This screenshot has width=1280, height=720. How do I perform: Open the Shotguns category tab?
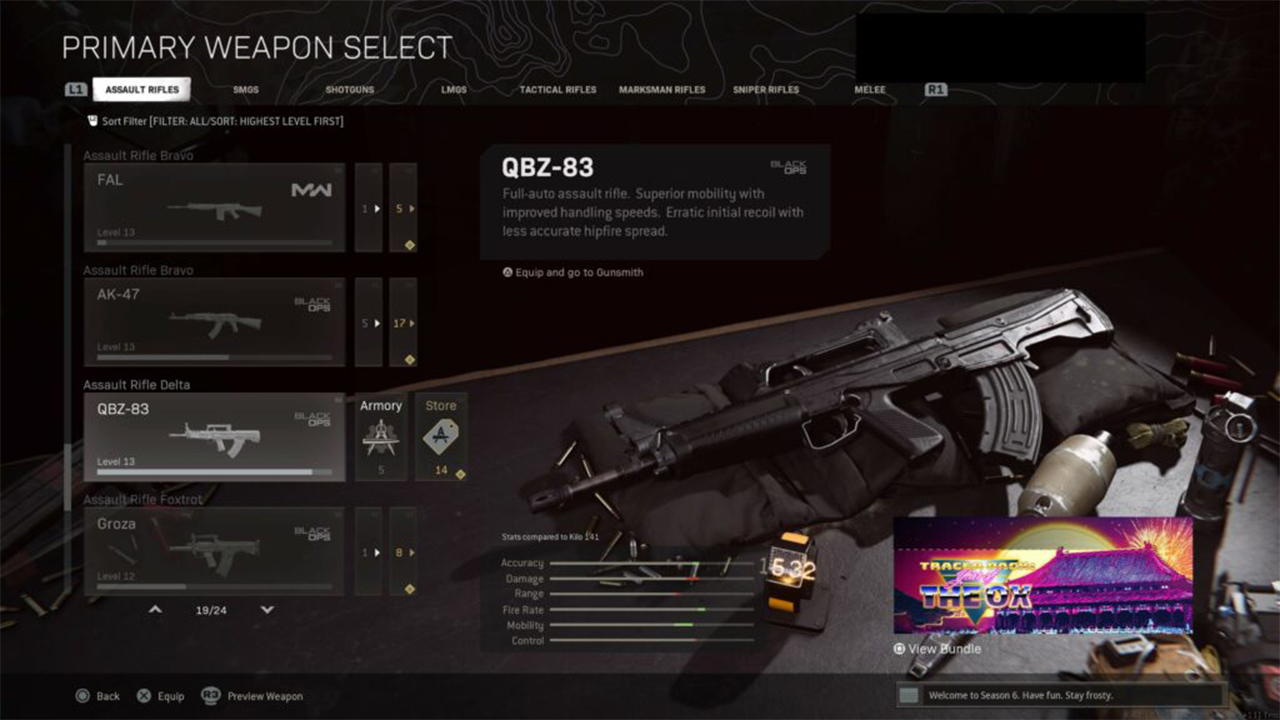pyautogui.click(x=350, y=90)
